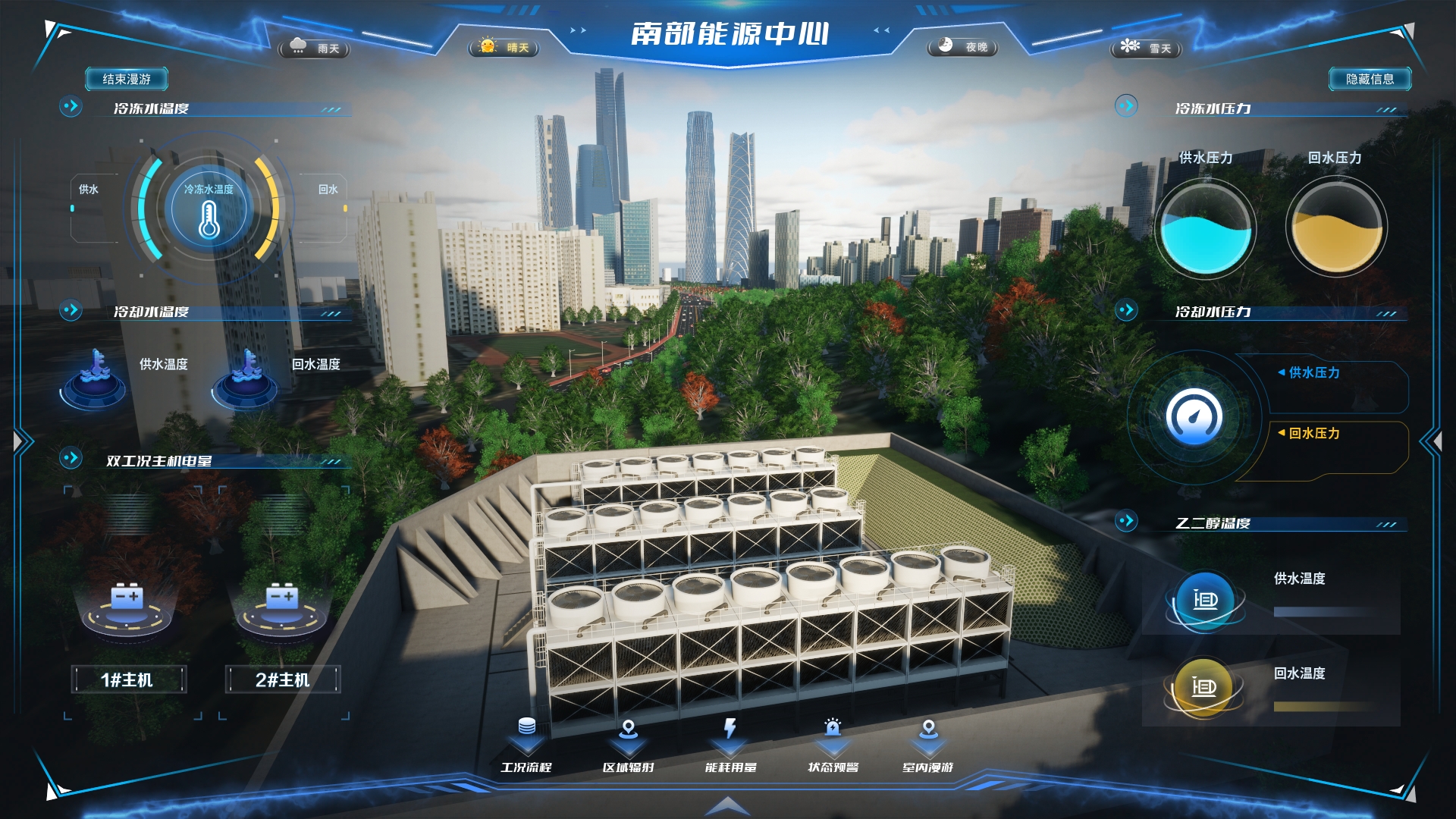Expand the bottom panel up arrow
The image size is (1456, 819).
point(727,805)
